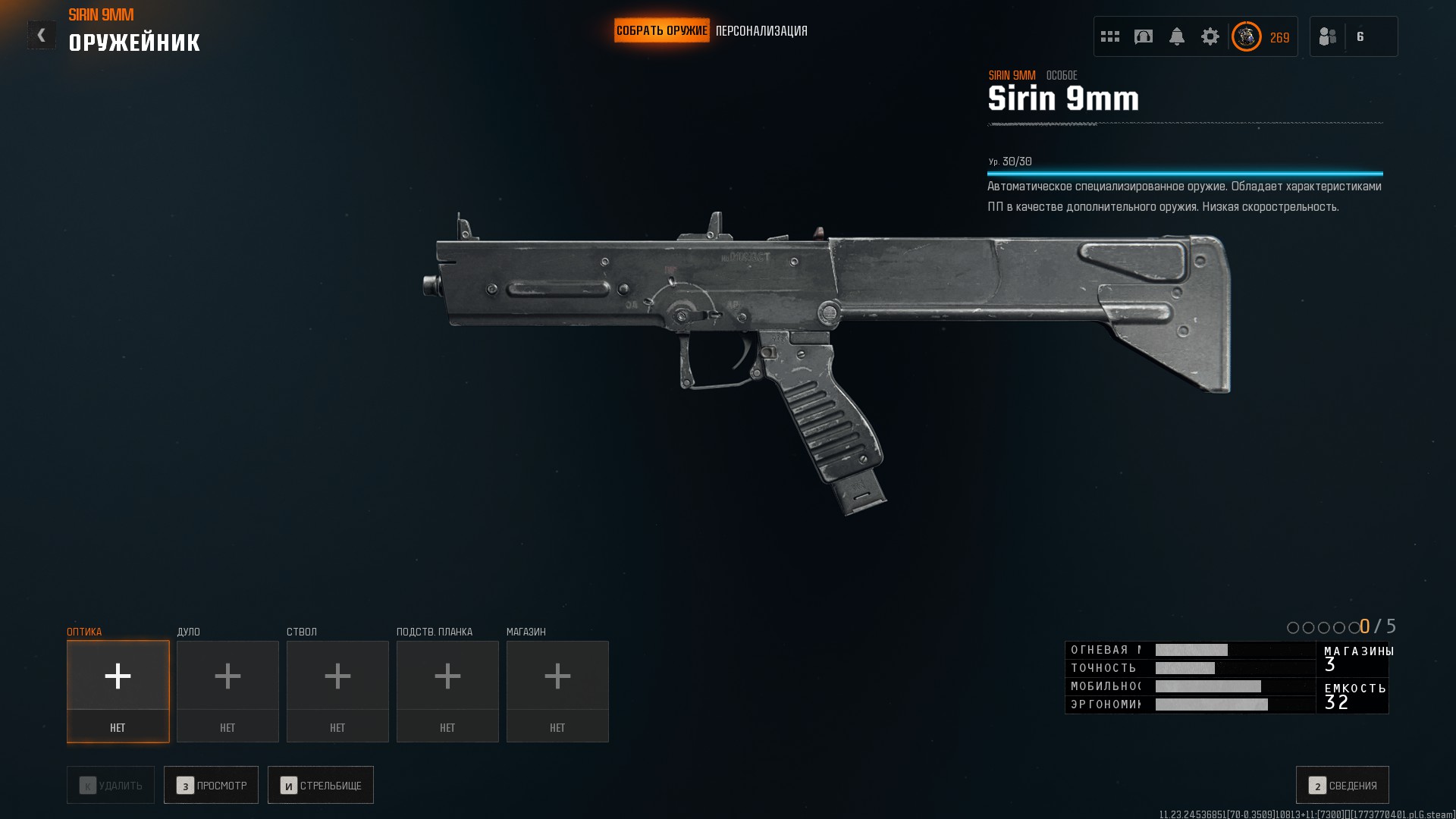Open the grid menu icon

[1110, 36]
